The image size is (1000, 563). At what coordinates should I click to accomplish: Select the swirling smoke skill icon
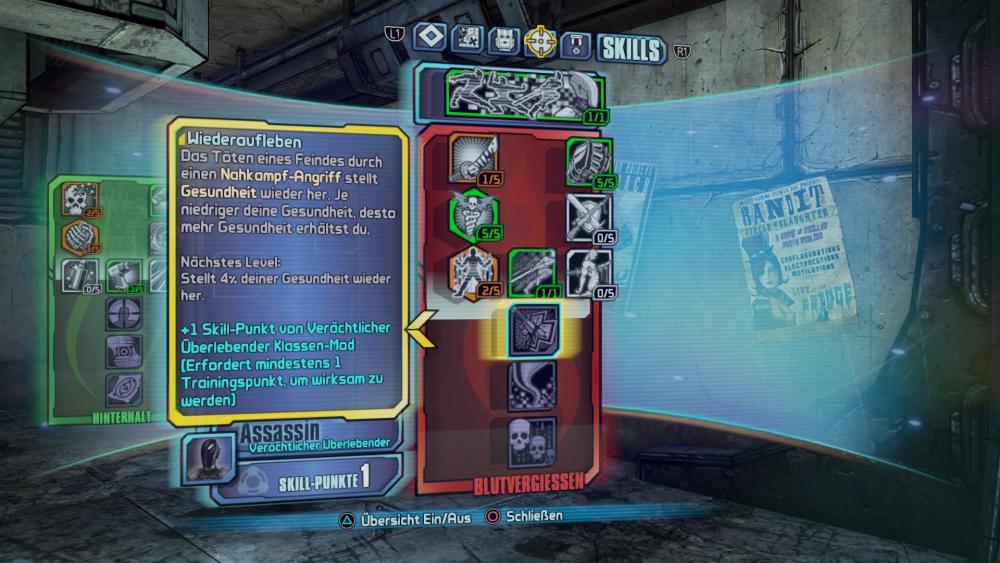click(530, 385)
